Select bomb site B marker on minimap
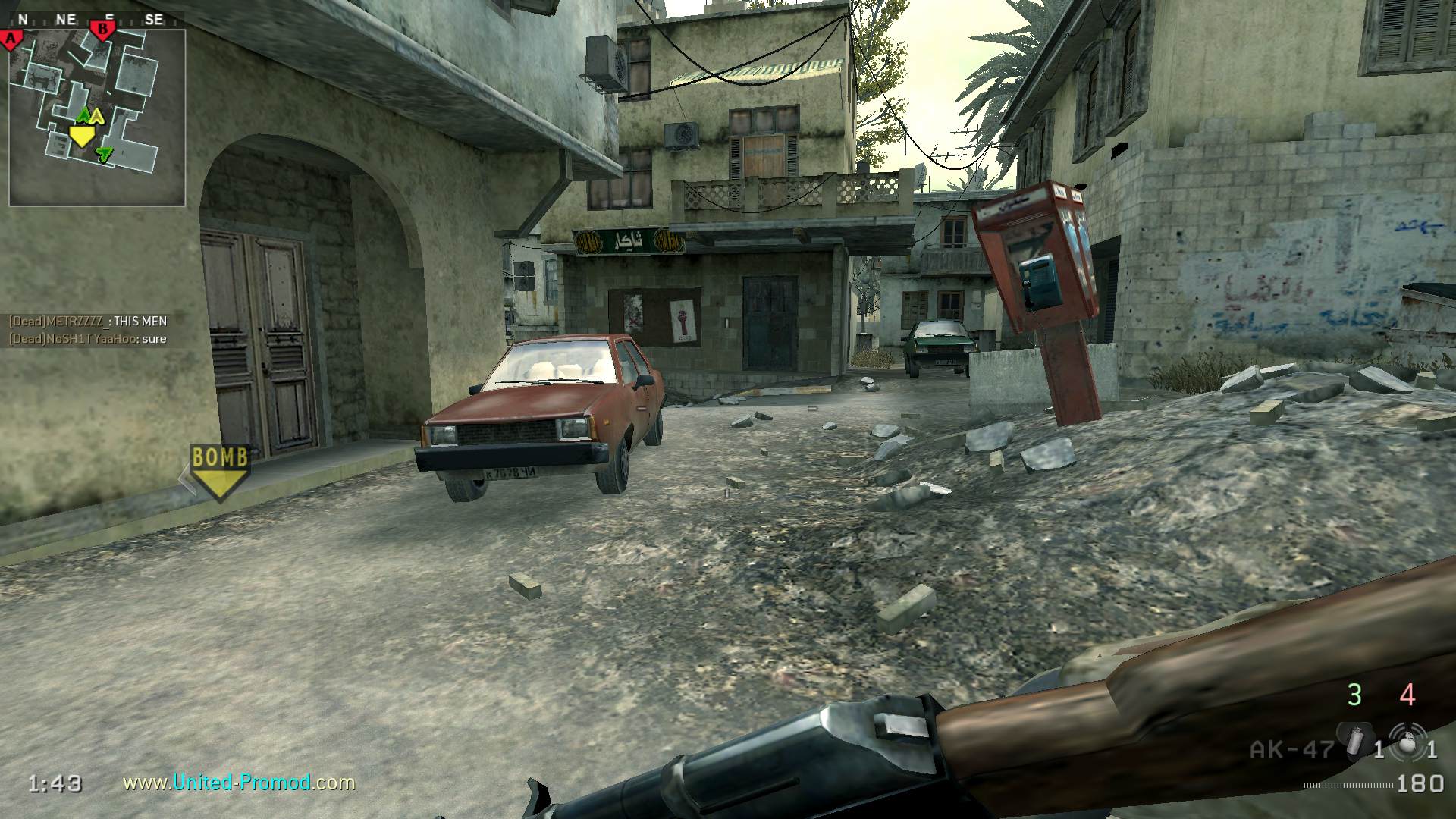 [102, 30]
